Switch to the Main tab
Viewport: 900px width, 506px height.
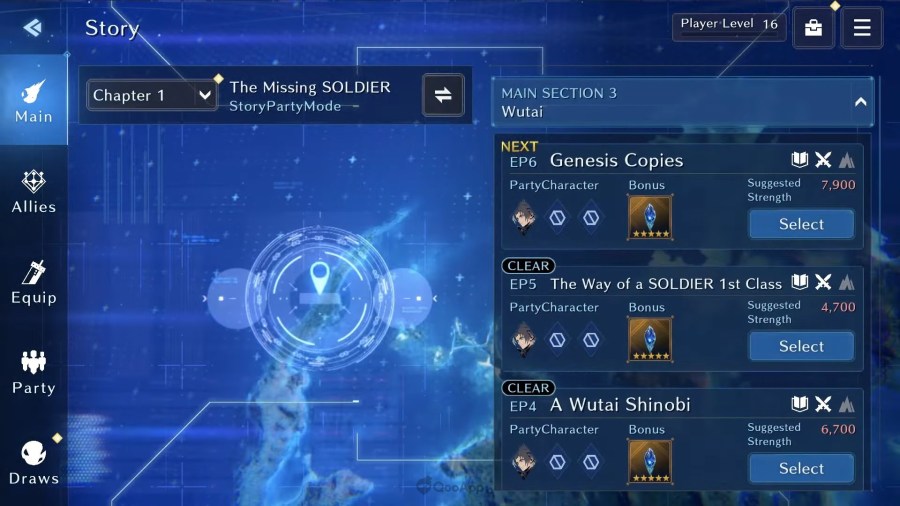(x=33, y=100)
